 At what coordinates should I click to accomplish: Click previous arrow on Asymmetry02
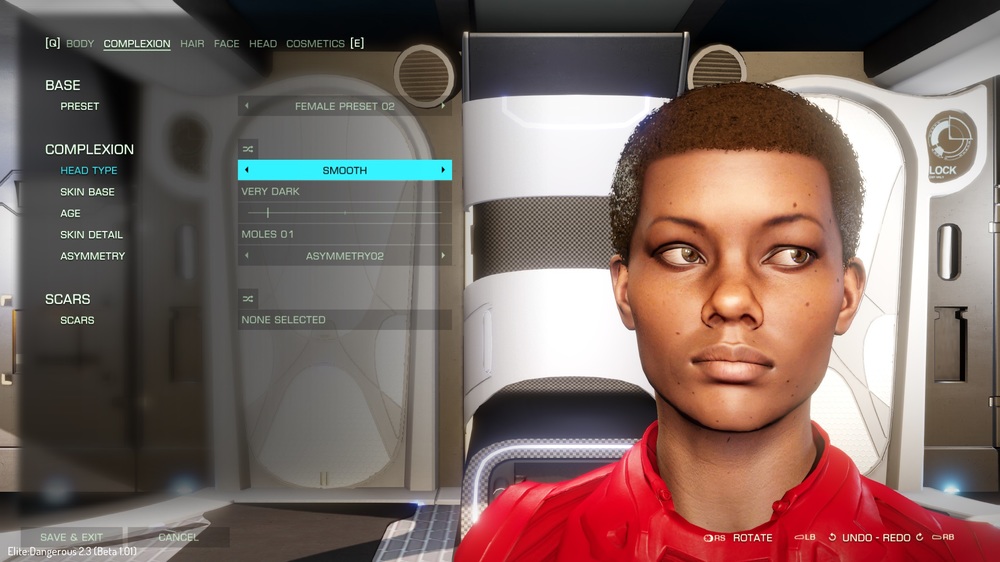click(247, 257)
